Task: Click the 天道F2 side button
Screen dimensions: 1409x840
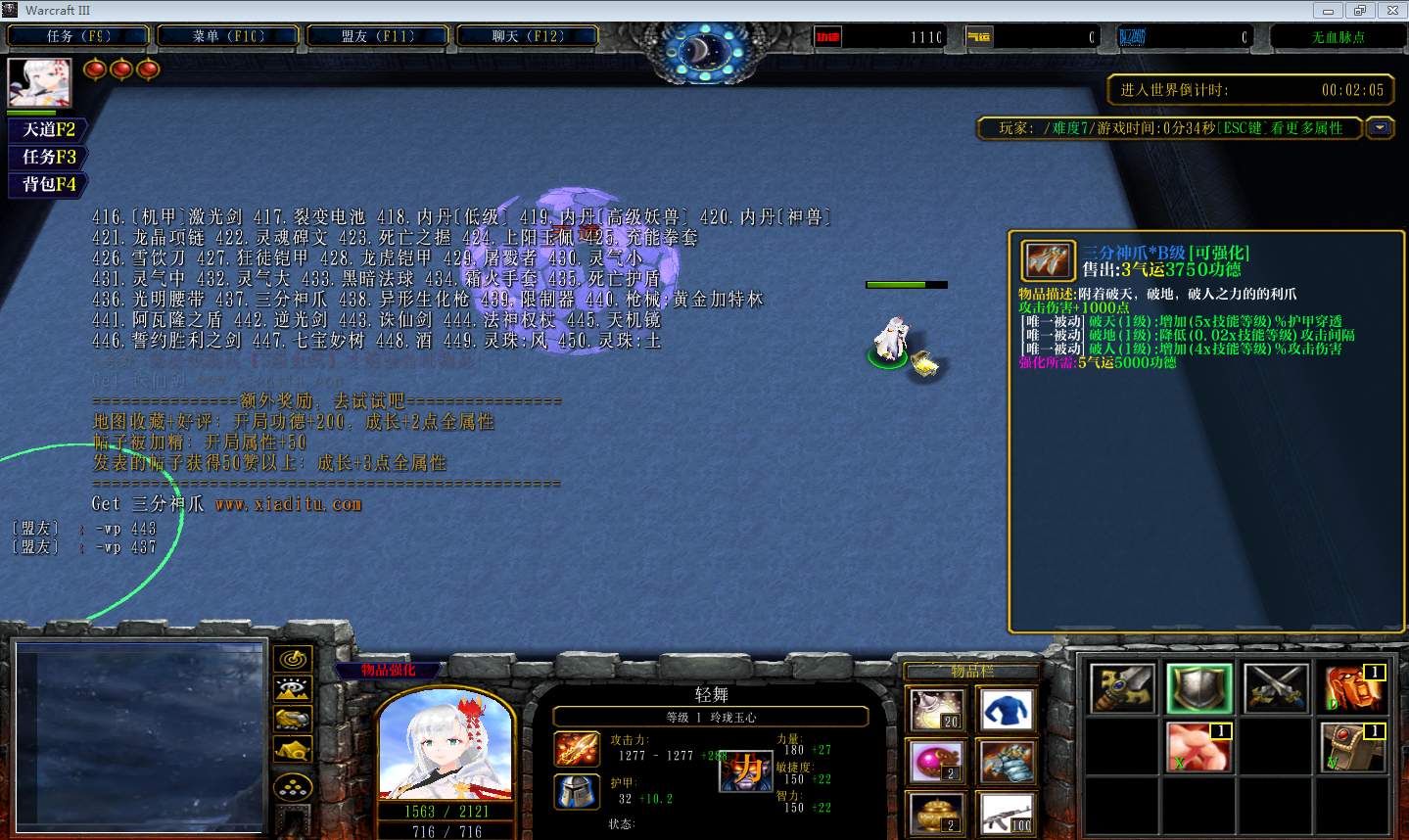Action: click(x=48, y=129)
